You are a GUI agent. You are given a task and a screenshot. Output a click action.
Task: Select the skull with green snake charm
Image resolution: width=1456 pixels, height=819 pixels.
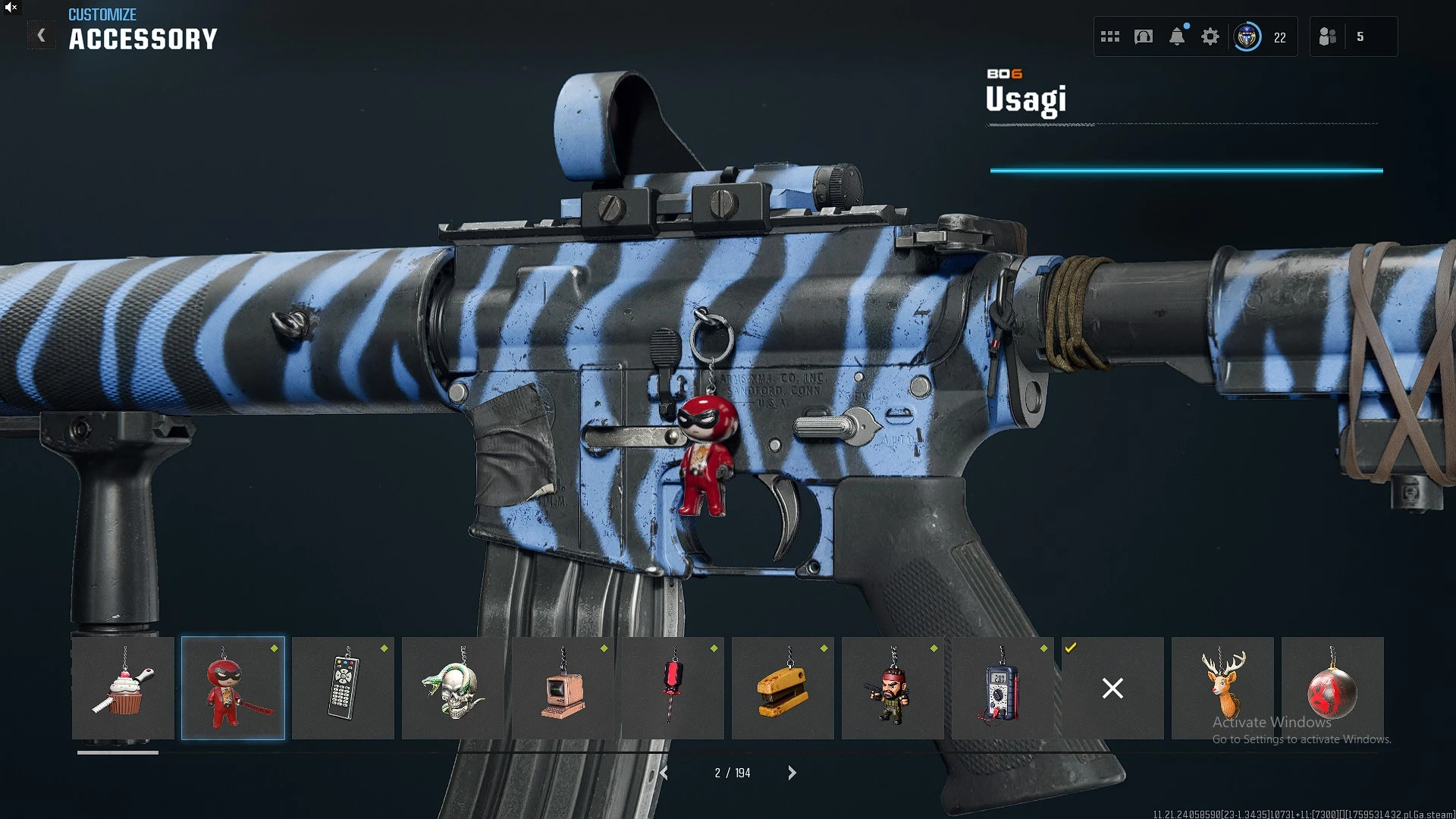click(x=453, y=688)
